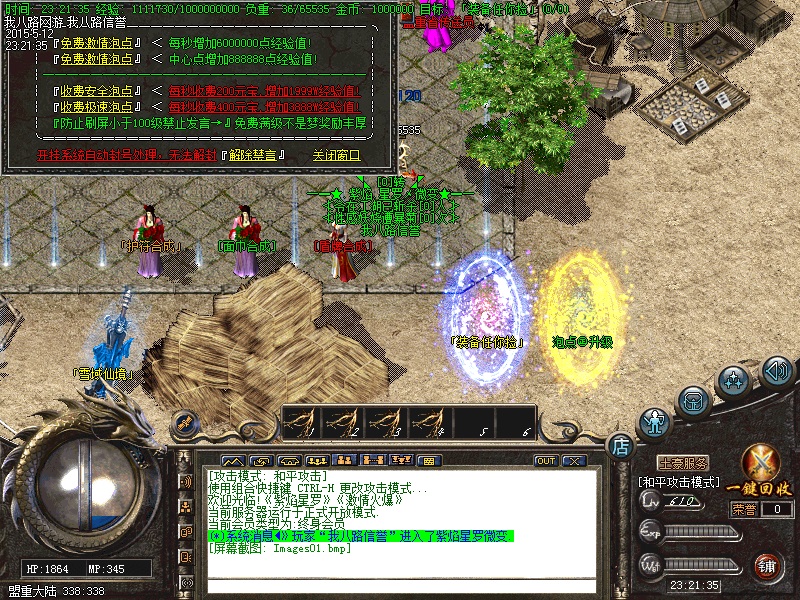Click the 土豪服务 button
The width and height of the screenshot is (800, 600).
tap(684, 463)
